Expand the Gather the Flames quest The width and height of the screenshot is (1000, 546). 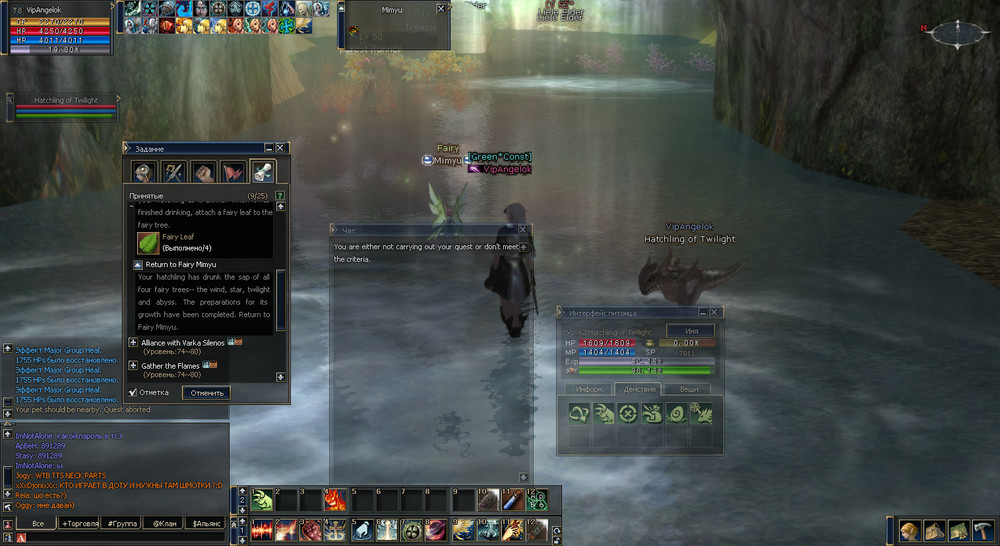[133, 366]
